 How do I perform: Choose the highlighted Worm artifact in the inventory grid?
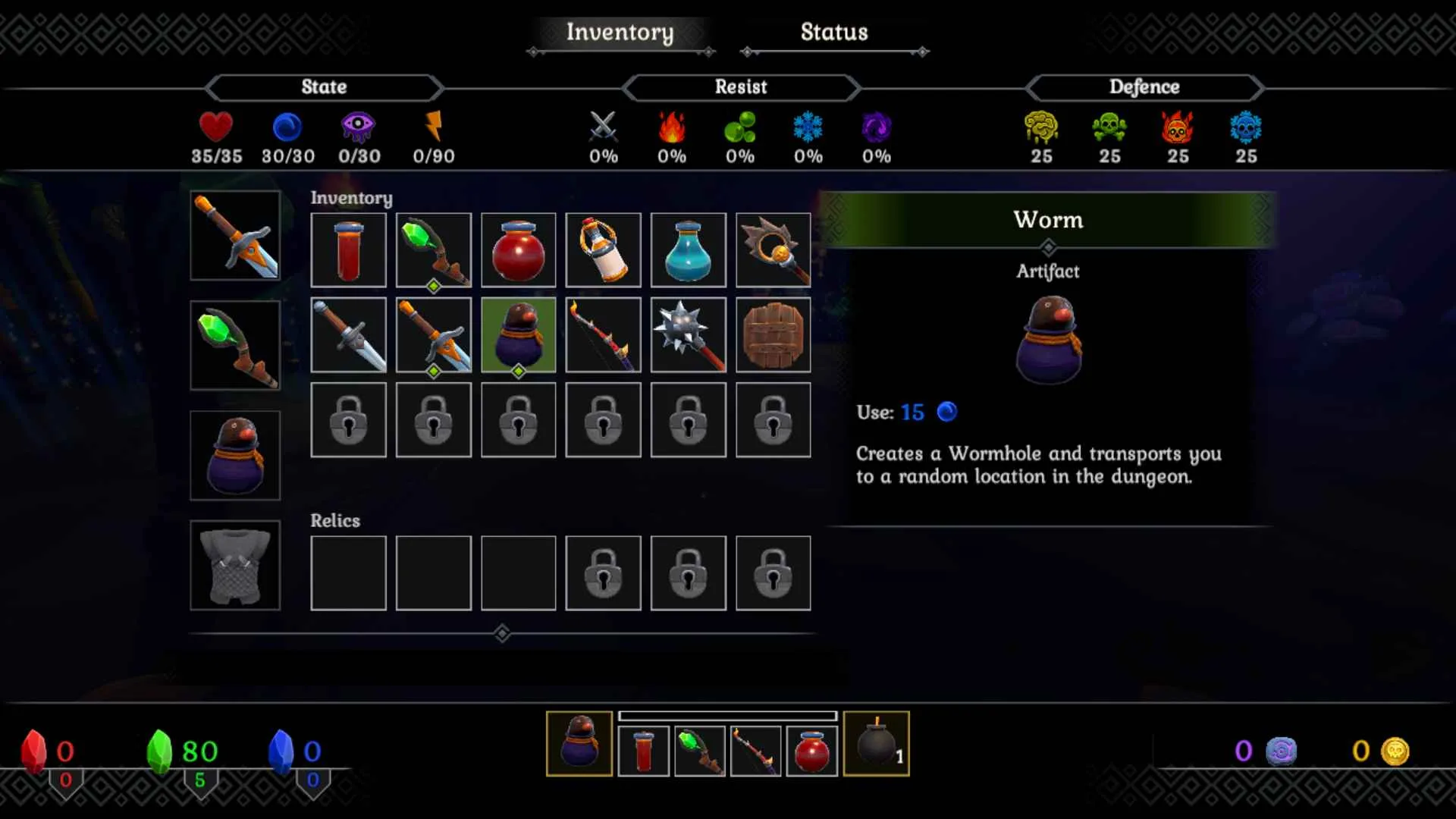(x=519, y=335)
